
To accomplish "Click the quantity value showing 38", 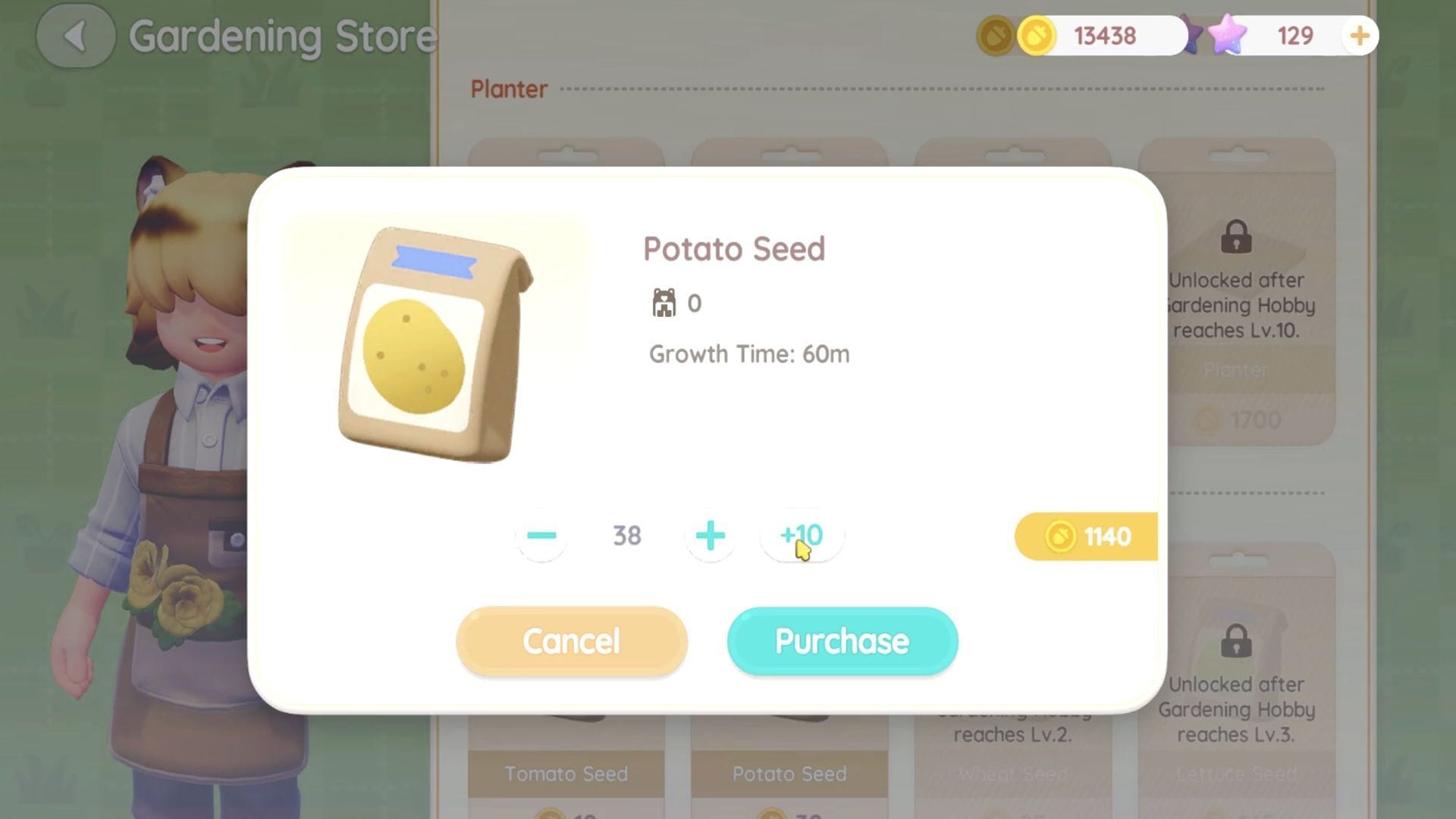I will 625,535.
